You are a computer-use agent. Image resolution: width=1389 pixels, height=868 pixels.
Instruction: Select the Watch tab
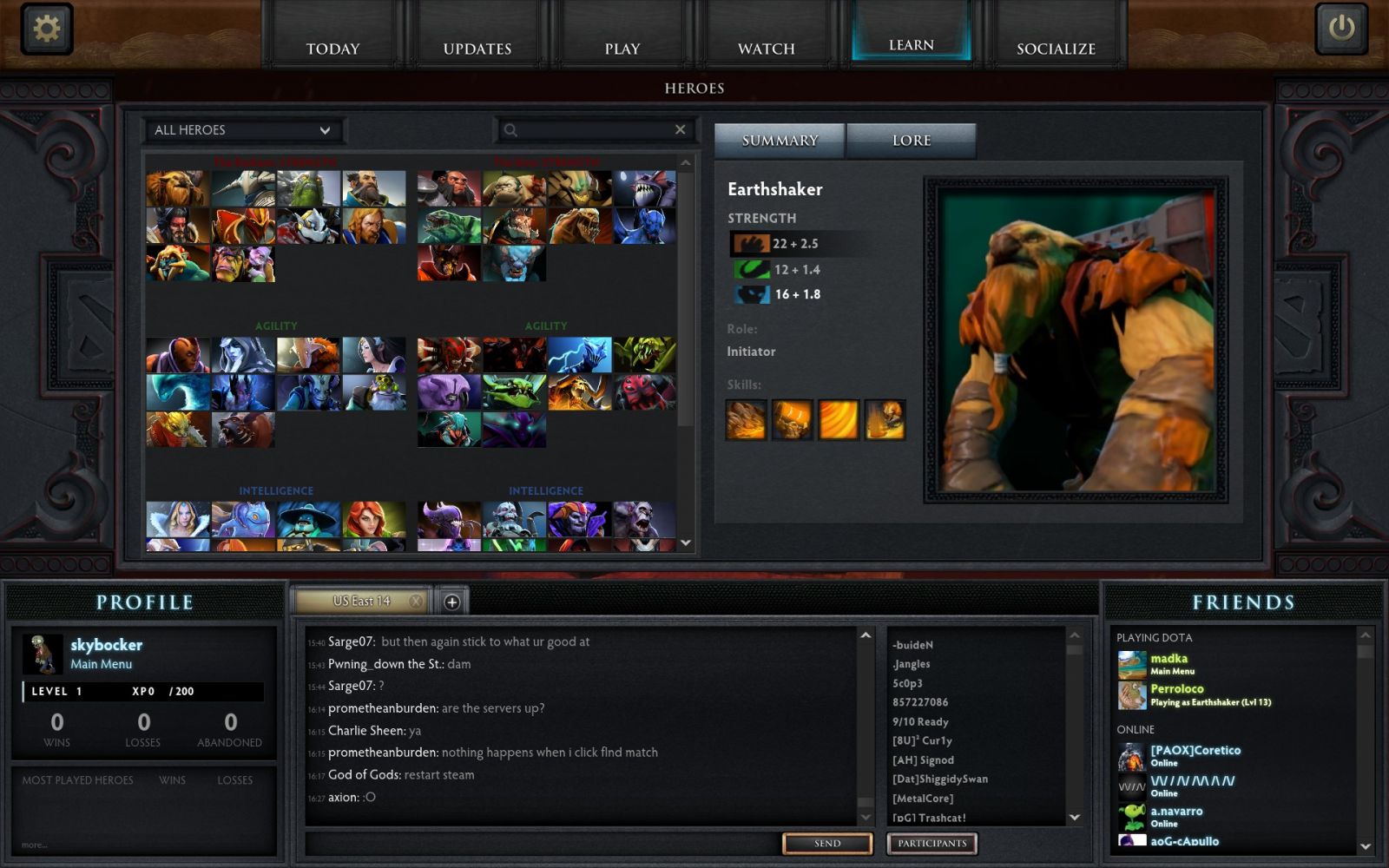point(766,49)
